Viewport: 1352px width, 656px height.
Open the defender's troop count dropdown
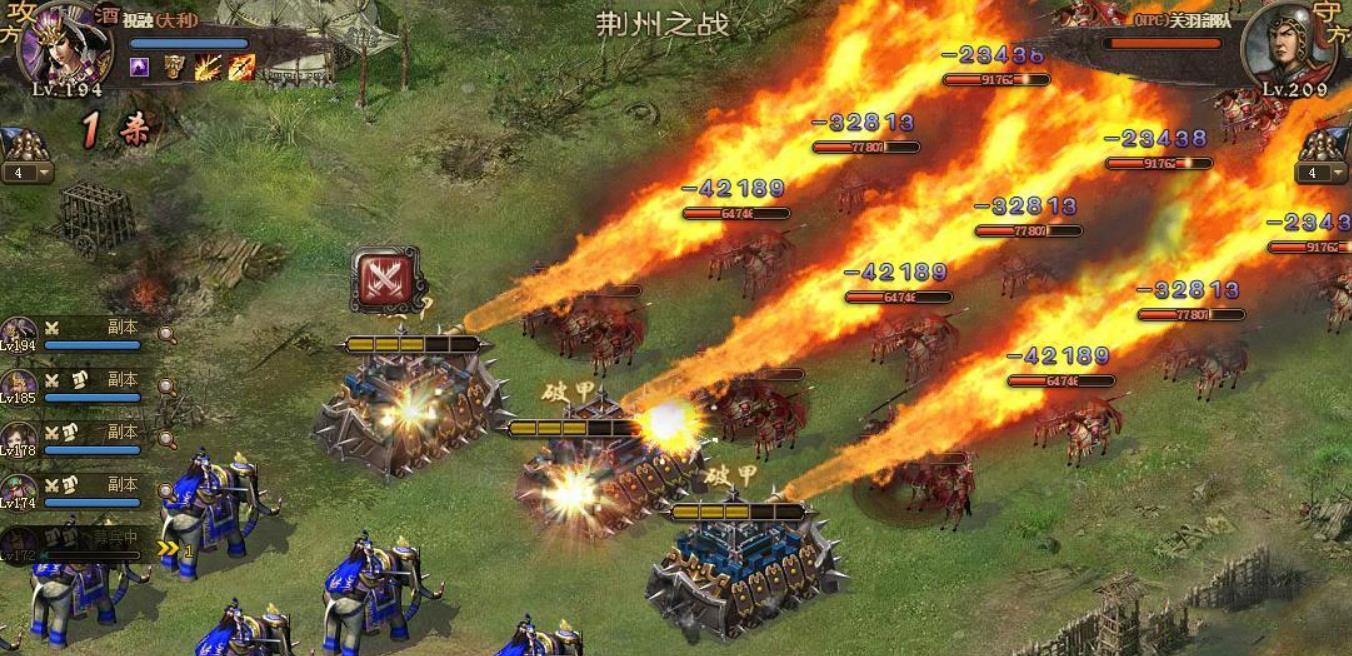1338,173
